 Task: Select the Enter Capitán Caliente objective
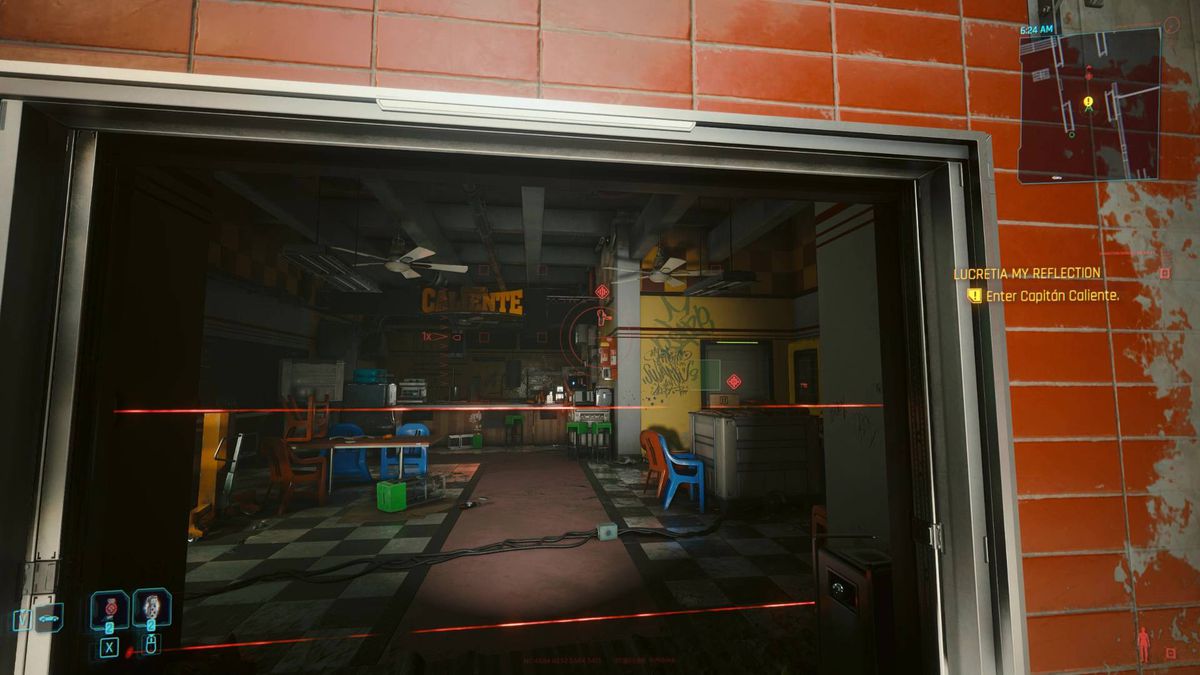[x=1052, y=296]
